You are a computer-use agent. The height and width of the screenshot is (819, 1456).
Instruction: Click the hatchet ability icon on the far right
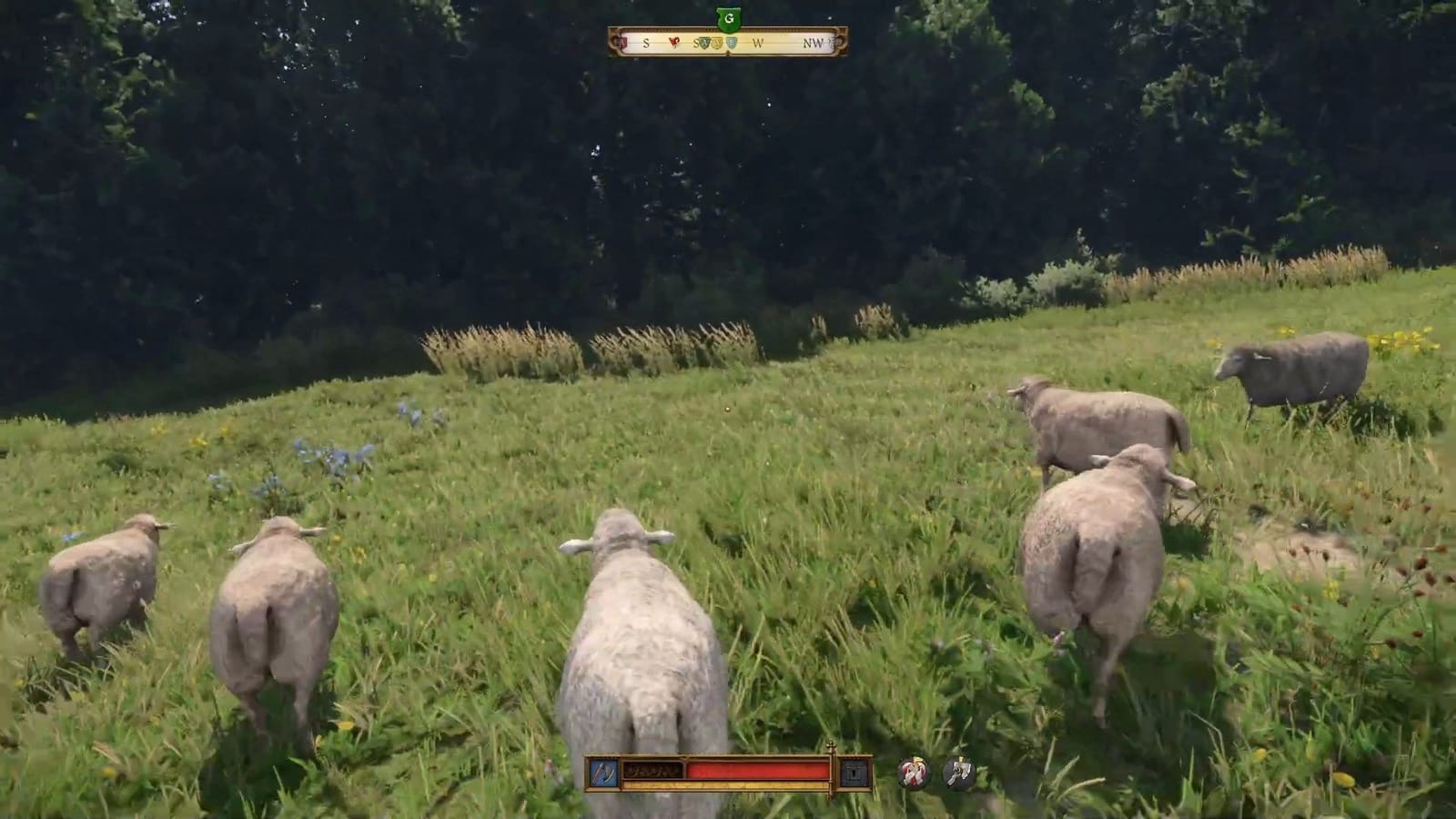point(957,772)
